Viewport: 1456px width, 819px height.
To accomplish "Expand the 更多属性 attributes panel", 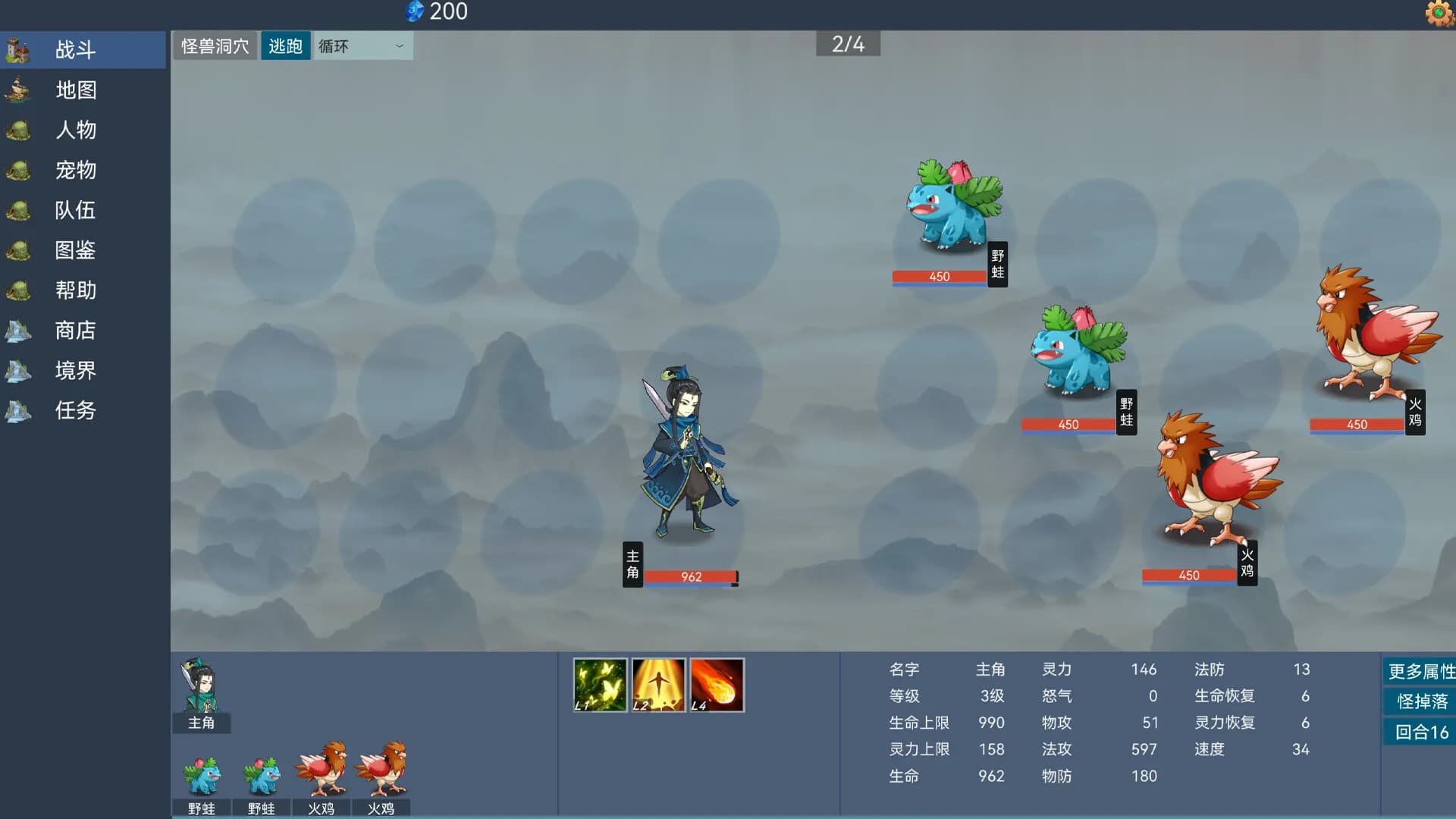I will pyautogui.click(x=1420, y=670).
